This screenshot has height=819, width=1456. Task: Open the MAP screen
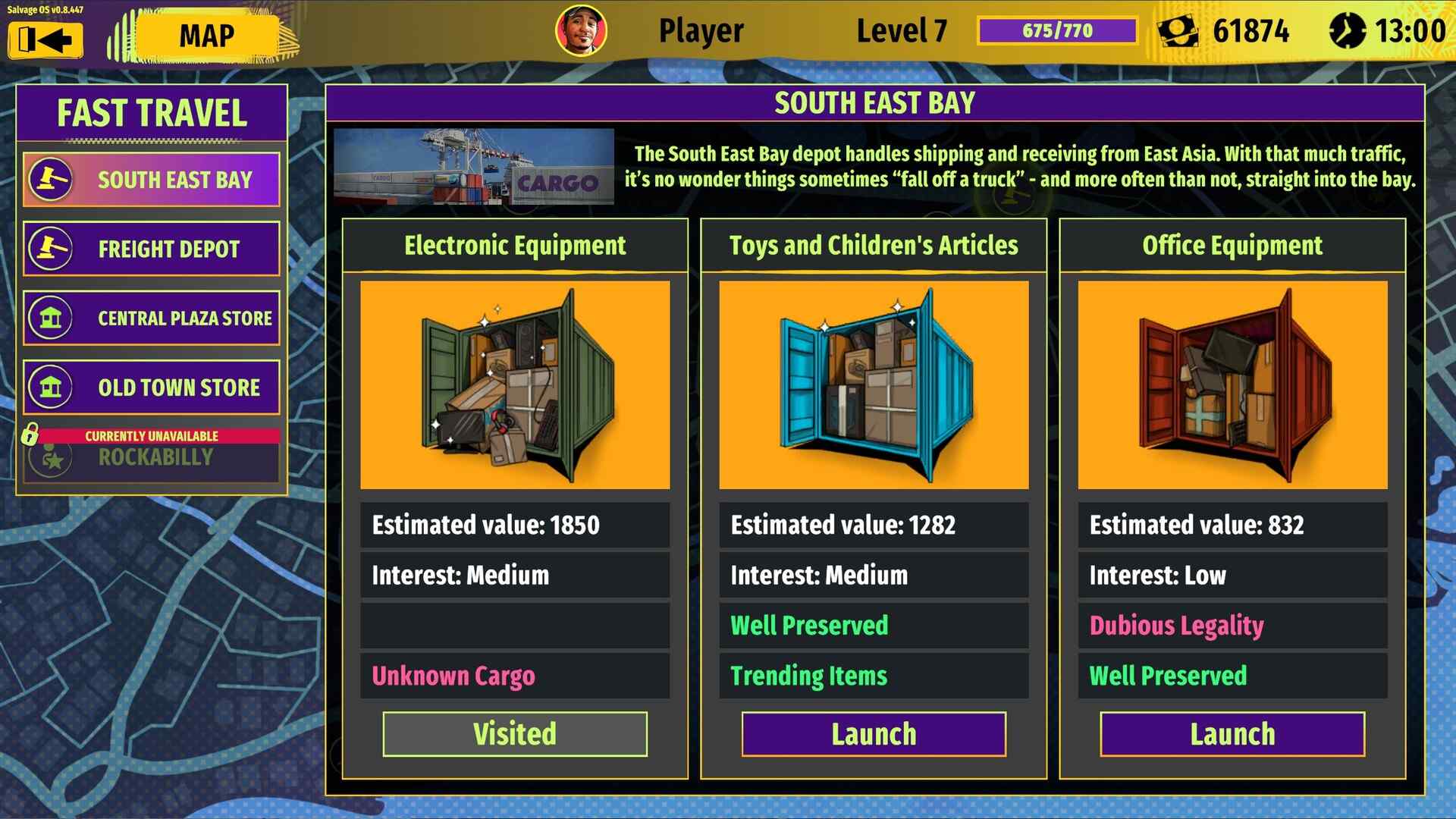tap(206, 33)
